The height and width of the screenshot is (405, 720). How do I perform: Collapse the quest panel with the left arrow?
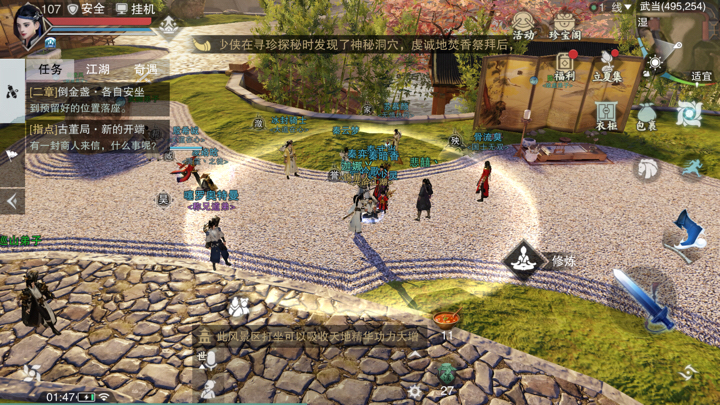tap(12, 201)
